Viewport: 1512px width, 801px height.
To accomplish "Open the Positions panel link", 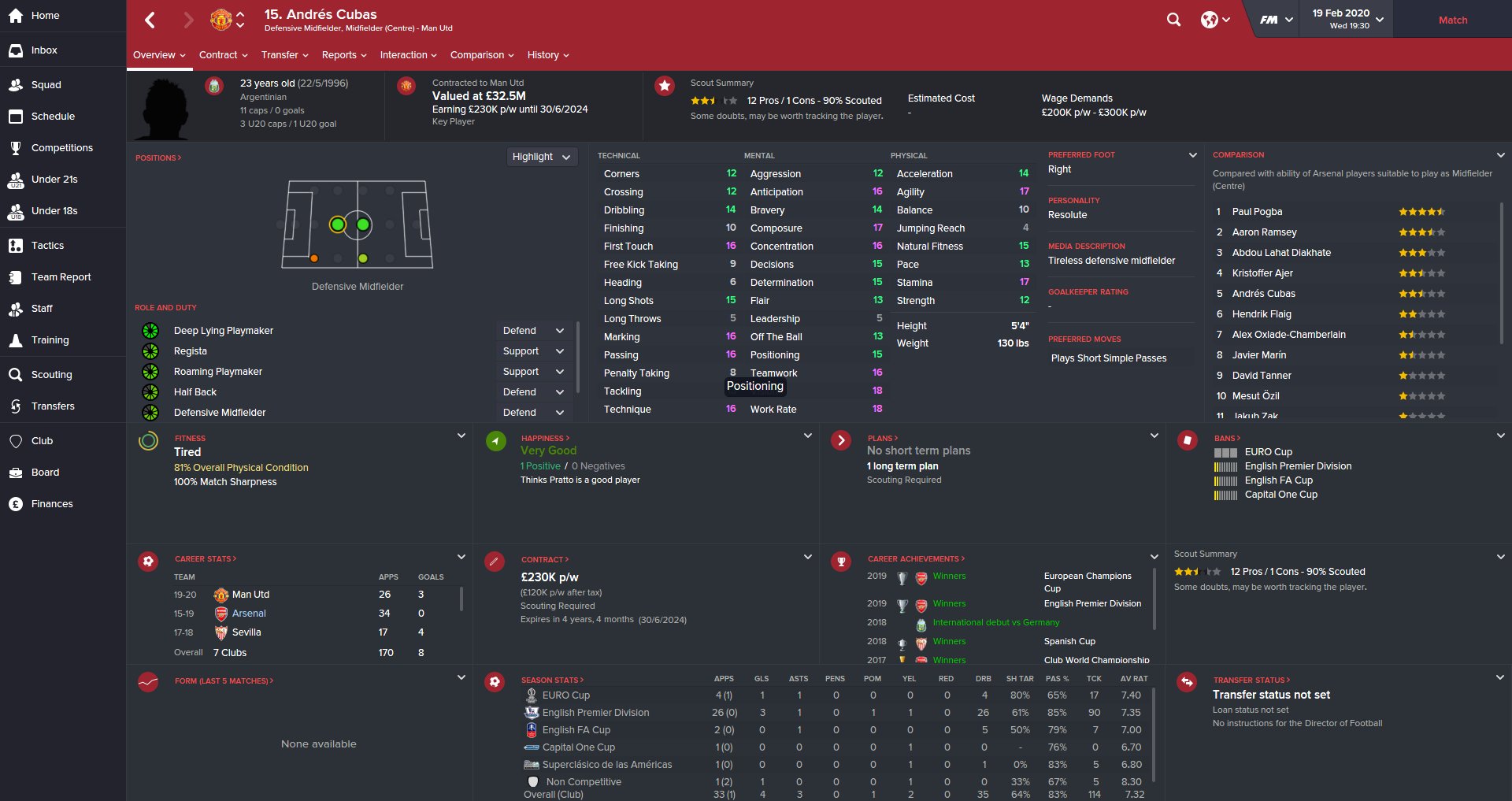I will [x=157, y=158].
